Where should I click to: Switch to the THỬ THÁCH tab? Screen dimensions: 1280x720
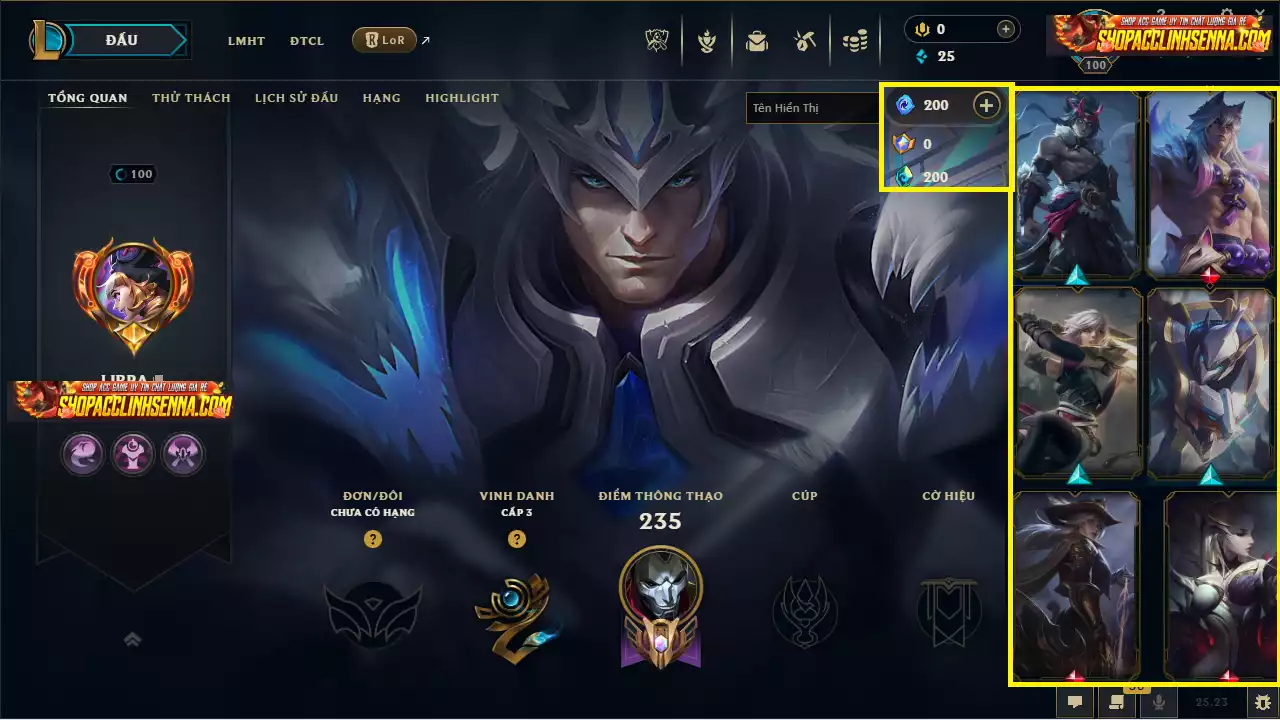click(190, 97)
